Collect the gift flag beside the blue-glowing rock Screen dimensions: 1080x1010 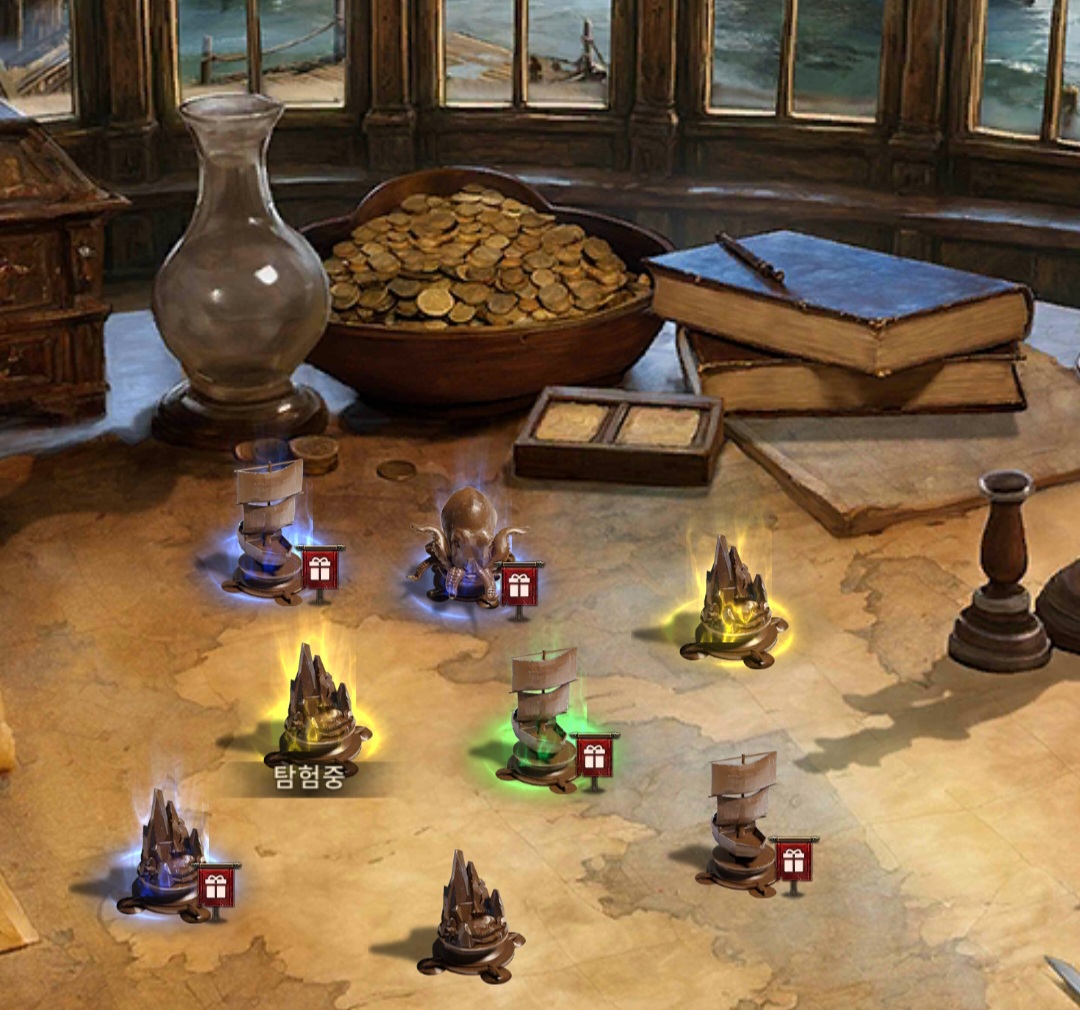[x=216, y=886]
